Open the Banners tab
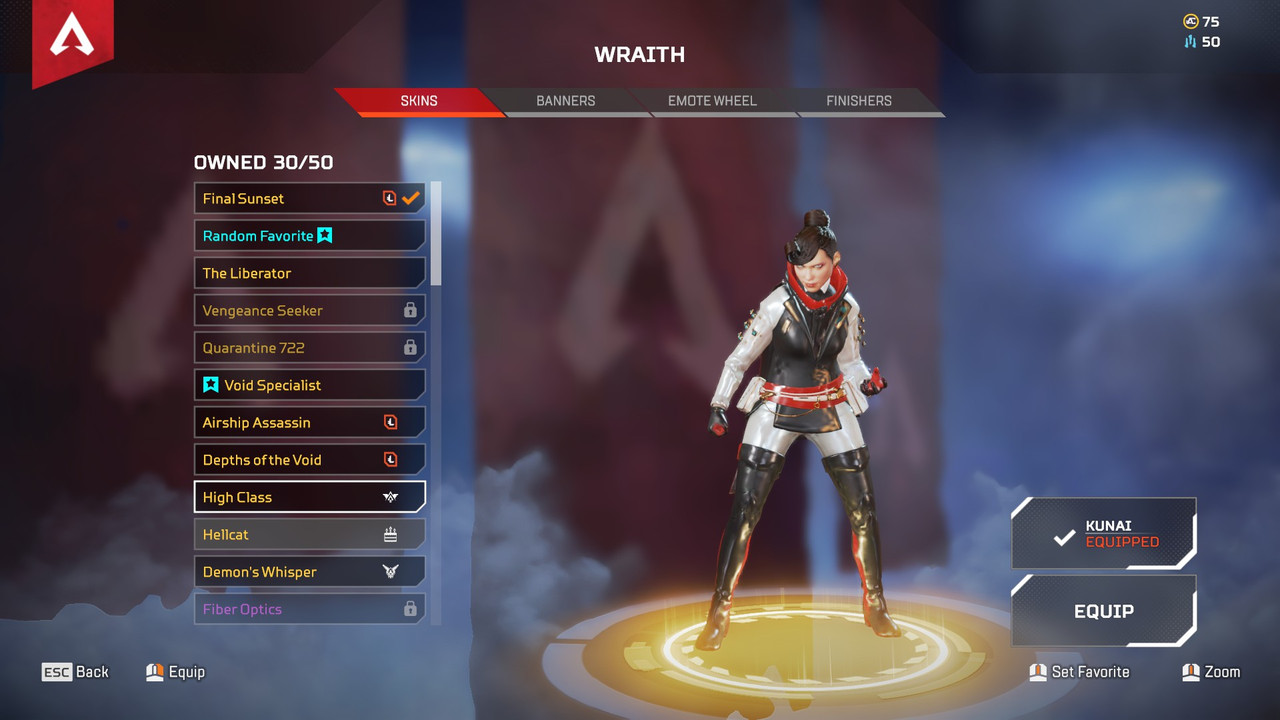Viewport: 1280px width, 720px height. click(565, 101)
